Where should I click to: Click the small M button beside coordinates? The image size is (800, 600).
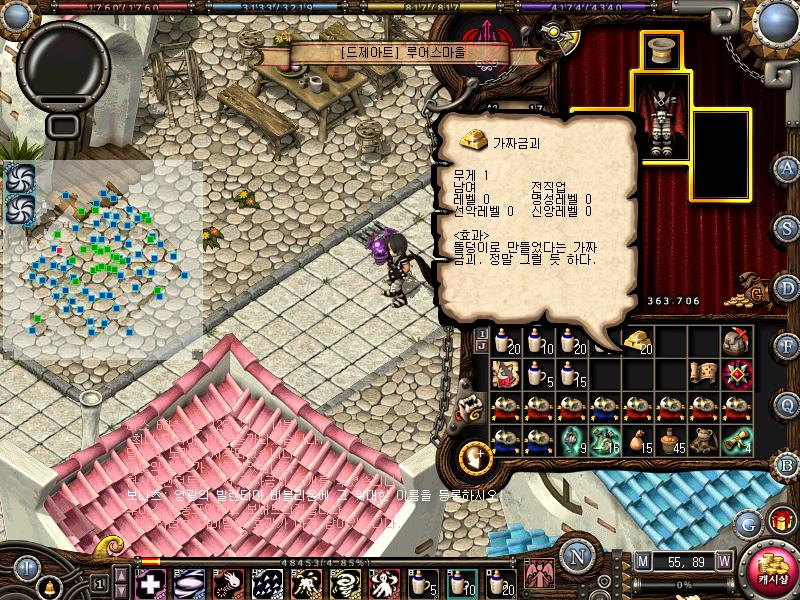coord(642,562)
